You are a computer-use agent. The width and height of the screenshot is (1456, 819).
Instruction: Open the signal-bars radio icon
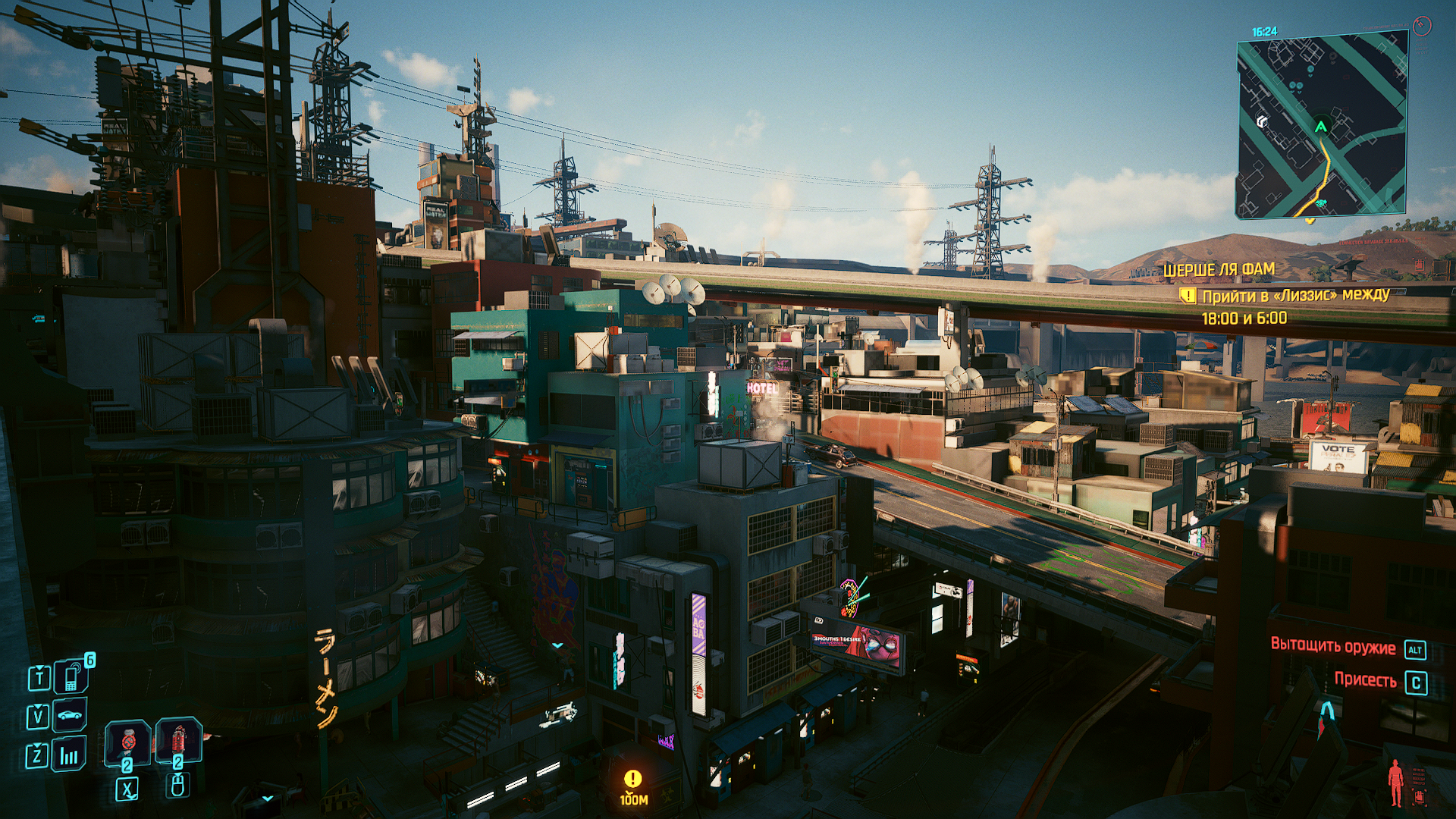click(x=69, y=755)
